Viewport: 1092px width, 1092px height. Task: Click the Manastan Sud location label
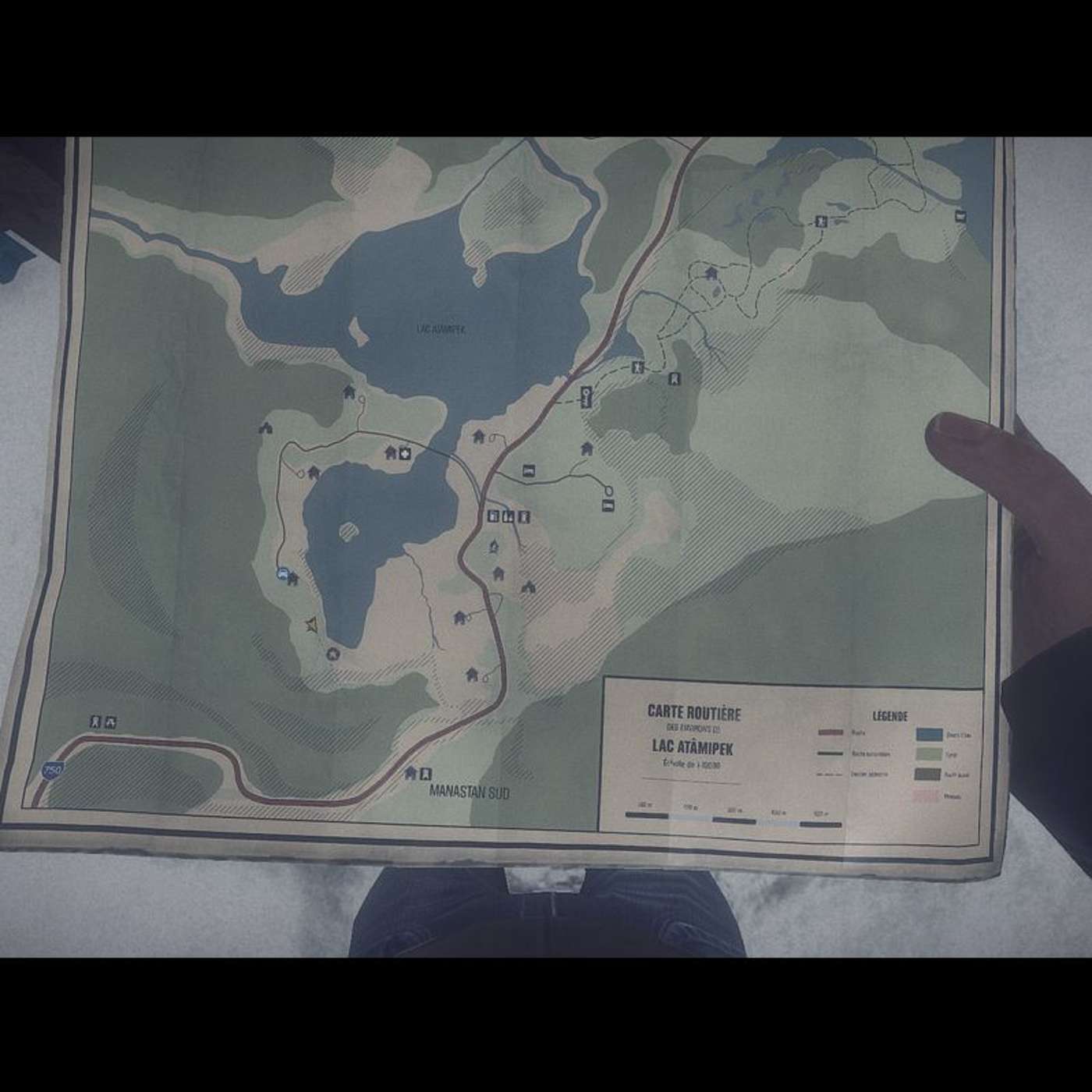point(470,792)
